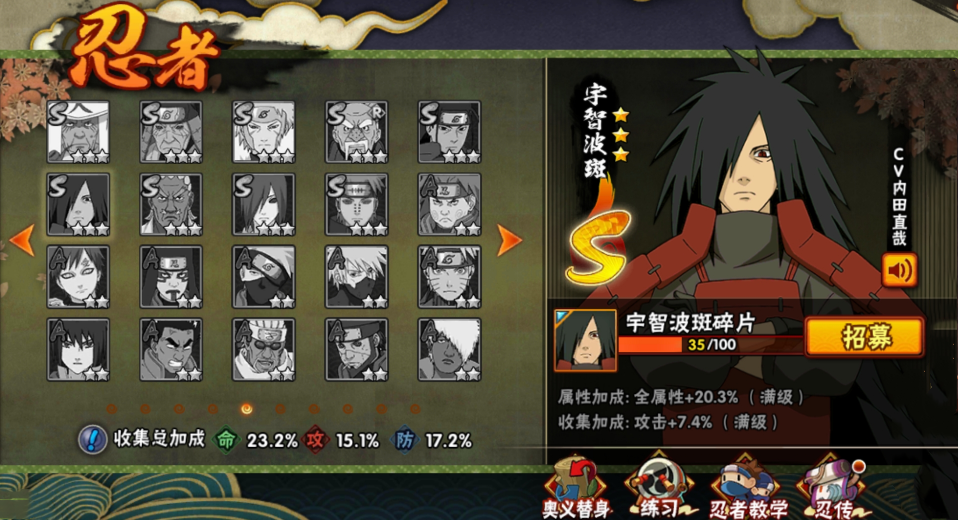Open 忍传 ninja story
This screenshot has height=520, width=958.
(830, 490)
